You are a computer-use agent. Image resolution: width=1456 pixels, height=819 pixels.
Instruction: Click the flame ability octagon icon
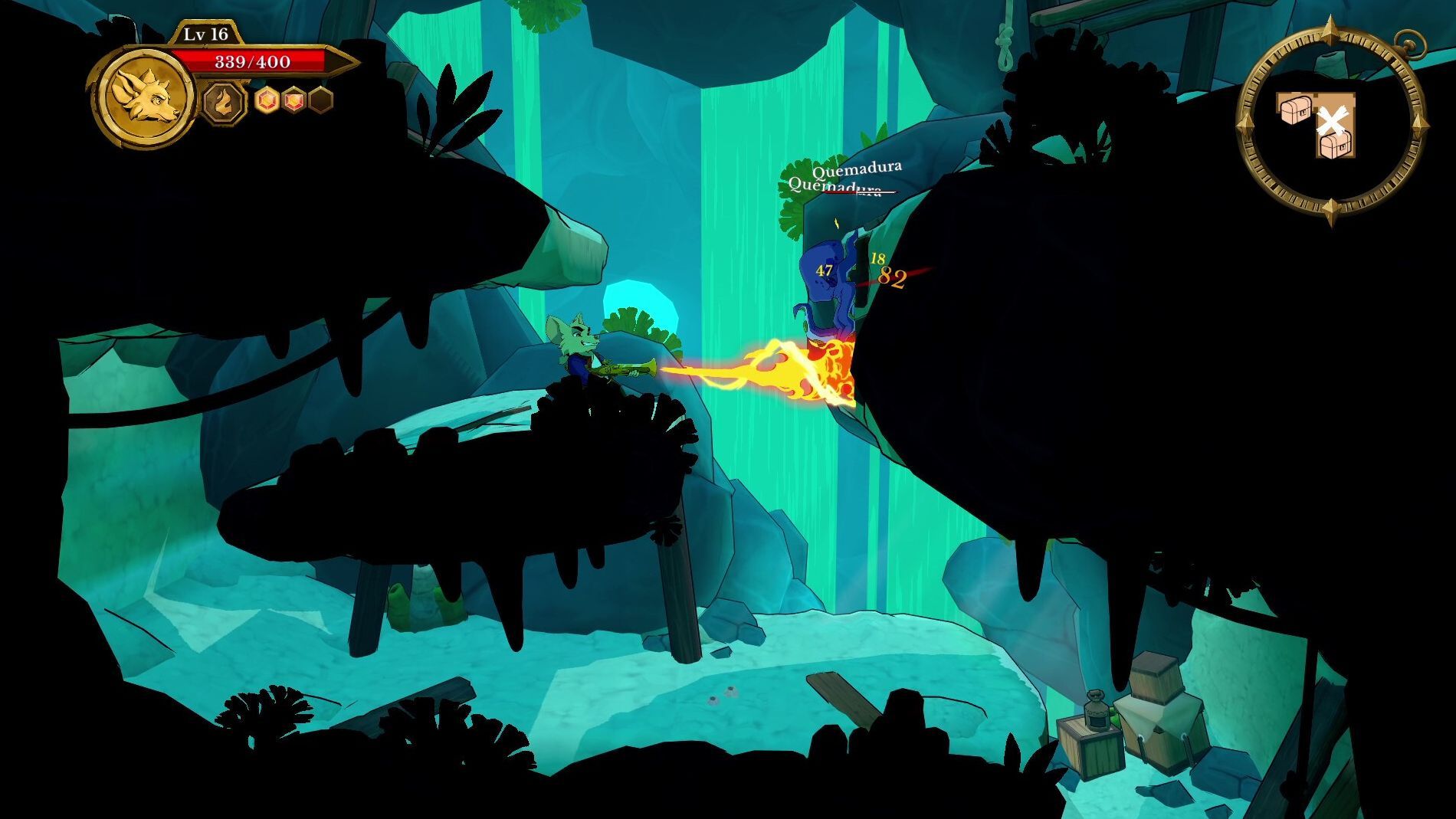point(225,102)
